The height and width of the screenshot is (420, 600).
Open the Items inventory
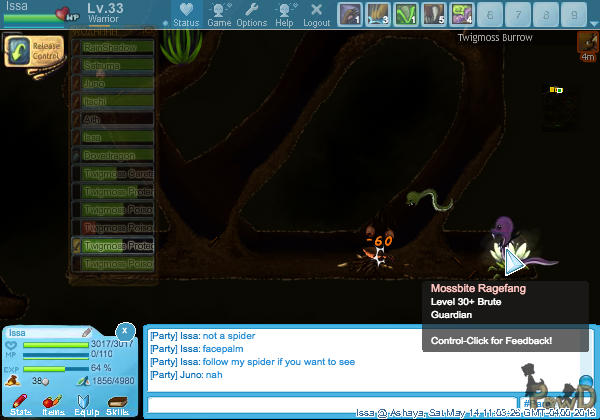click(x=53, y=404)
